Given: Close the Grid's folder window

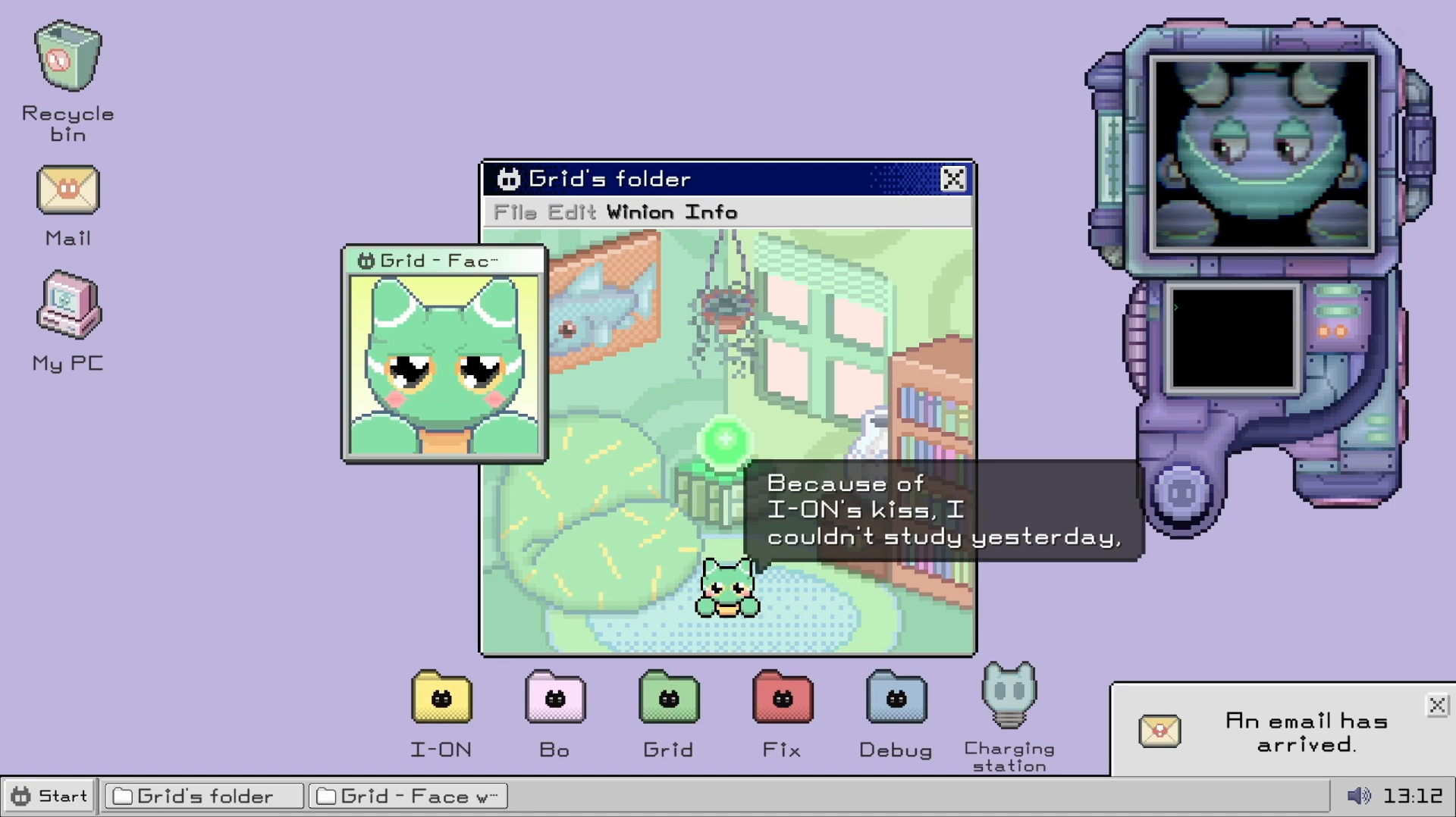Looking at the screenshot, I should (952, 179).
